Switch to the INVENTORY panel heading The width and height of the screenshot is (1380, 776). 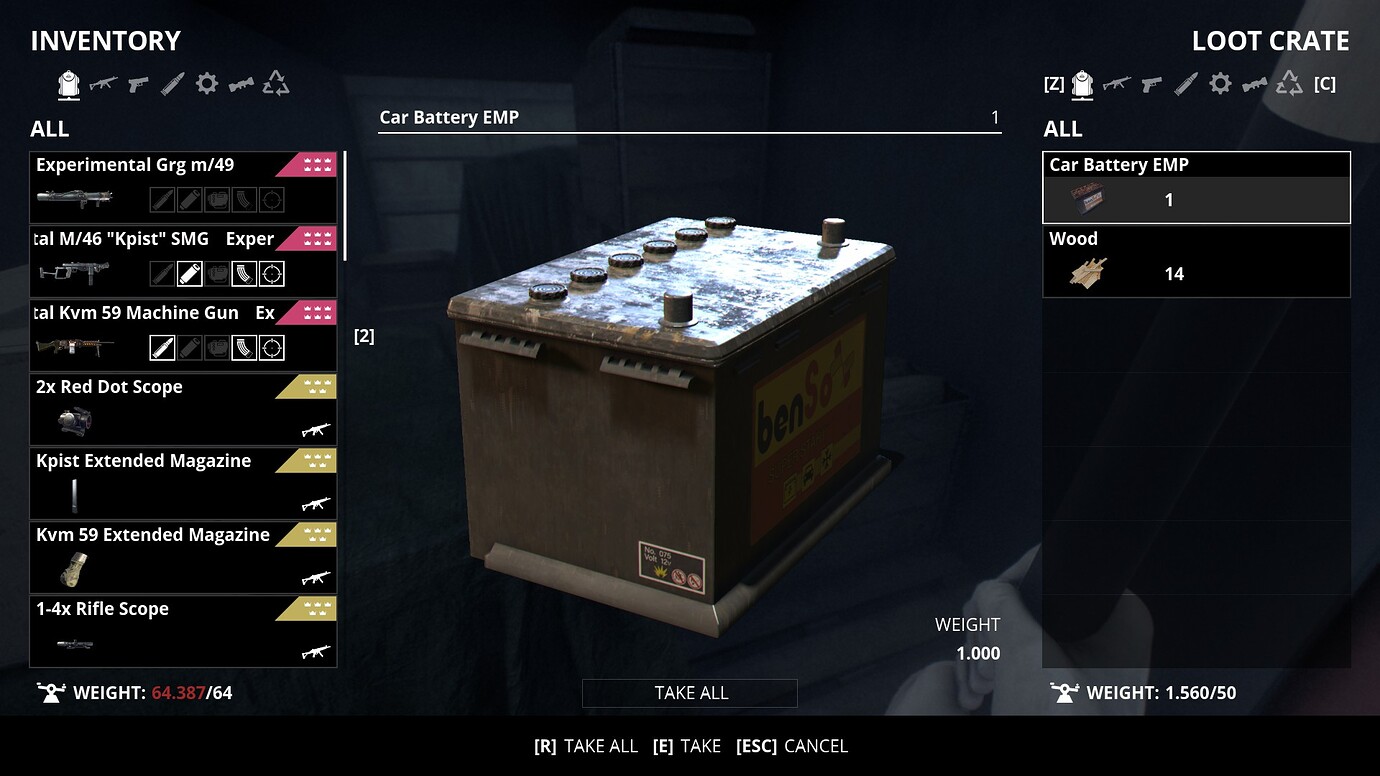pyautogui.click(x=105, y=40)
